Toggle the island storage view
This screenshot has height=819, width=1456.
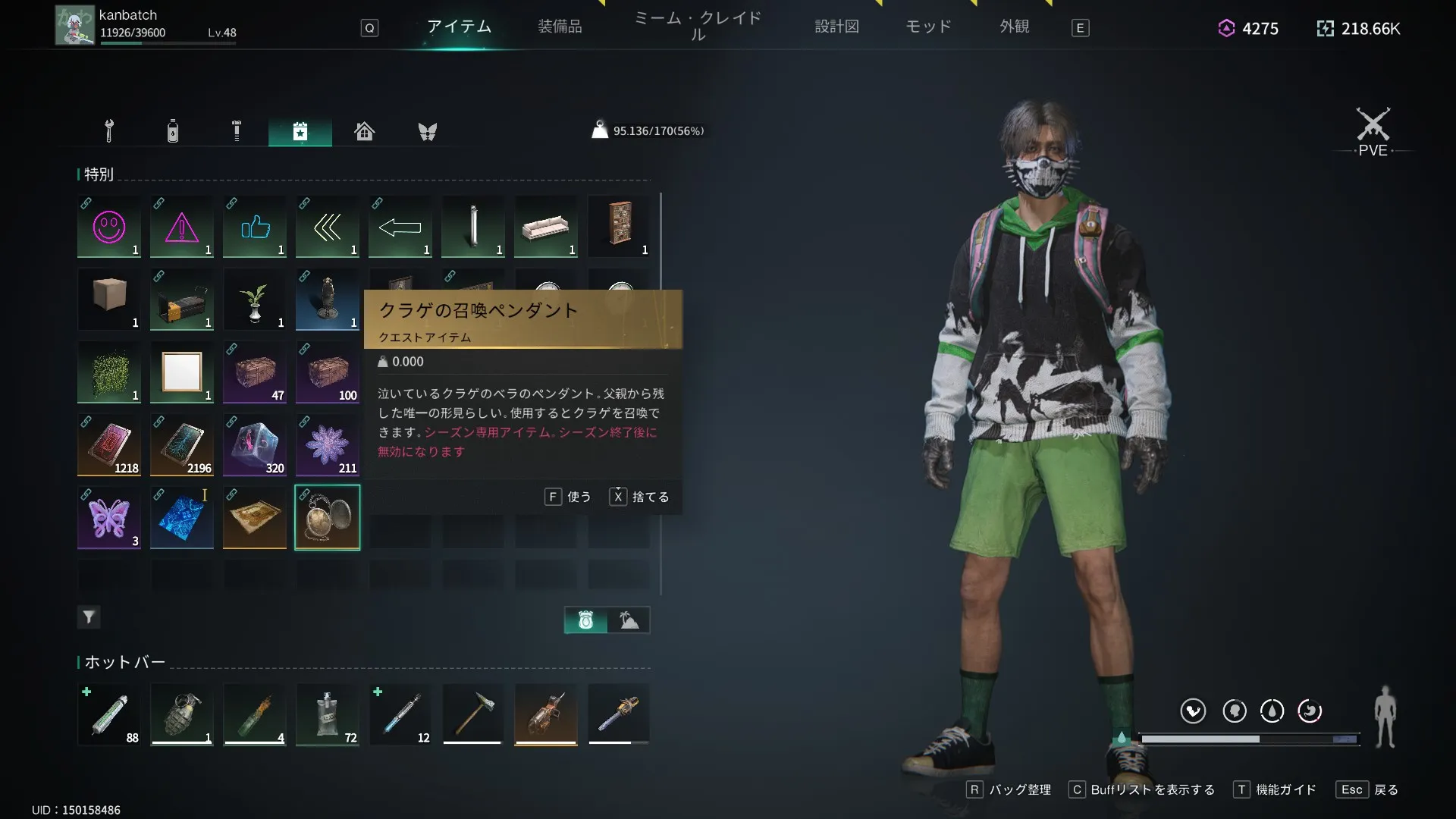tap(629, 620)
